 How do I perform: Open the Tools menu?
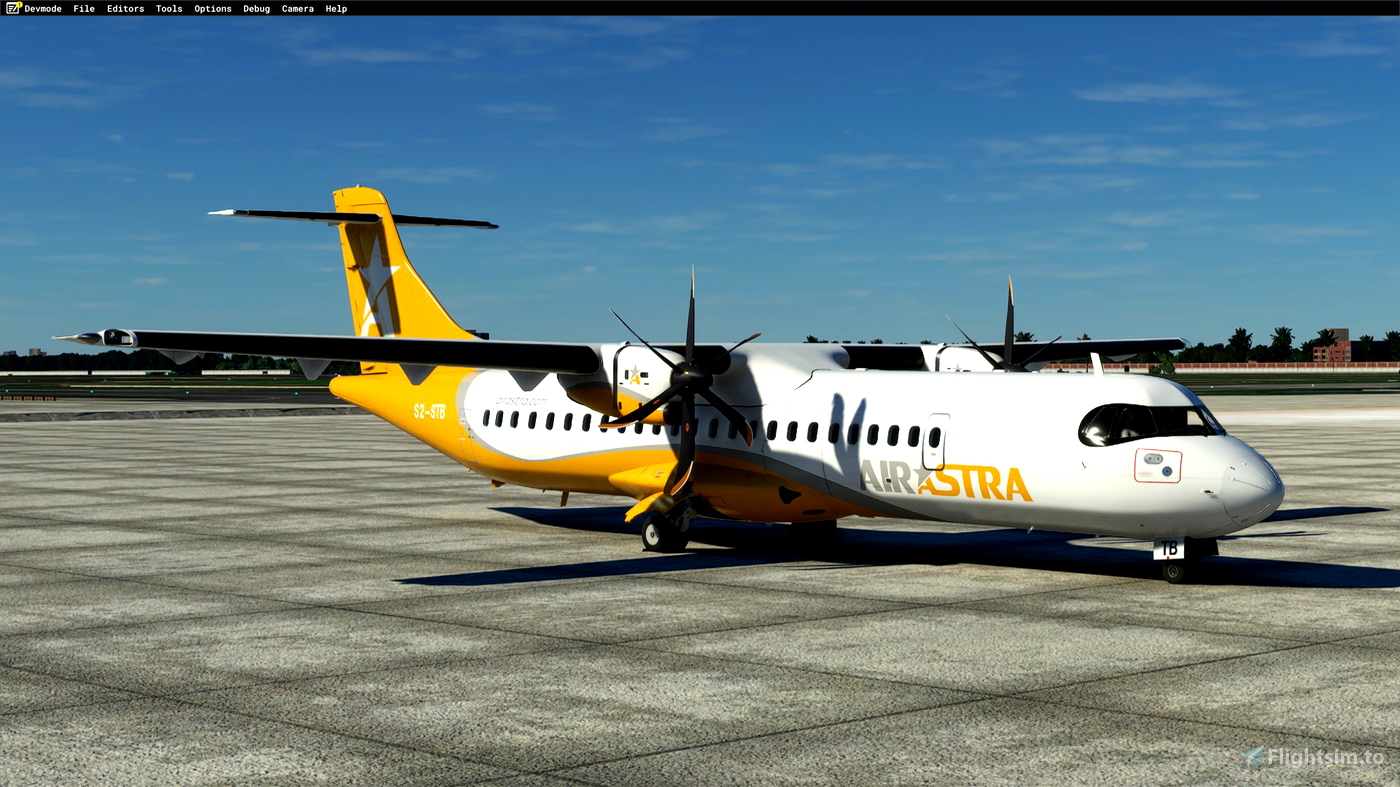tap(168, 8)
